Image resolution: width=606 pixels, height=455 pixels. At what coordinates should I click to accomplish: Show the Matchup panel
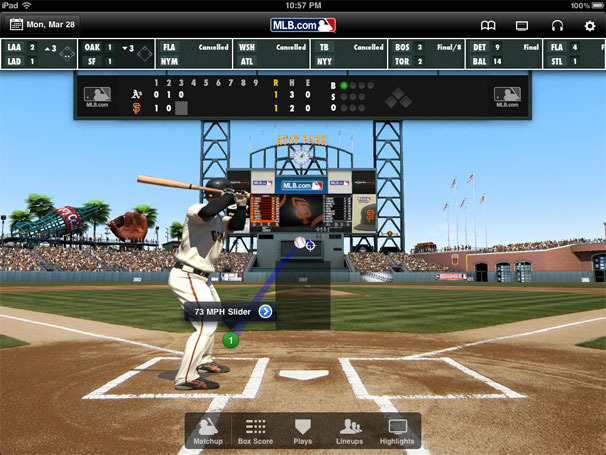pyautogui.click(x=208, y=431)
